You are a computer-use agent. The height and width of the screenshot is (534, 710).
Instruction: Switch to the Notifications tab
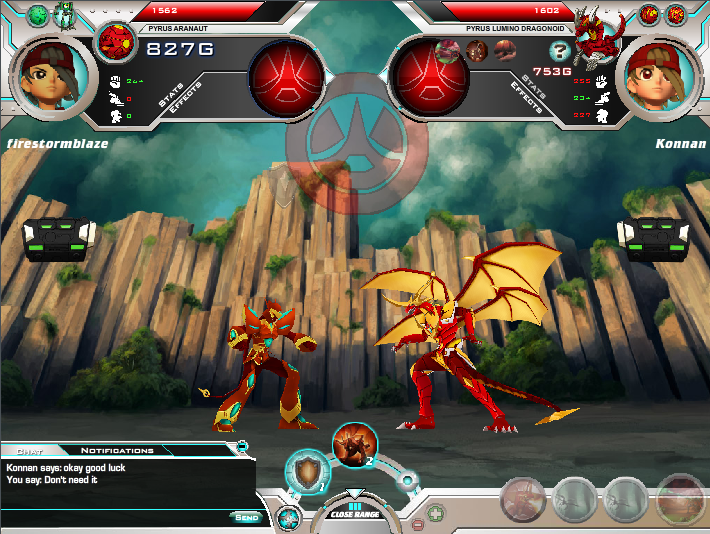click(117, 451)
